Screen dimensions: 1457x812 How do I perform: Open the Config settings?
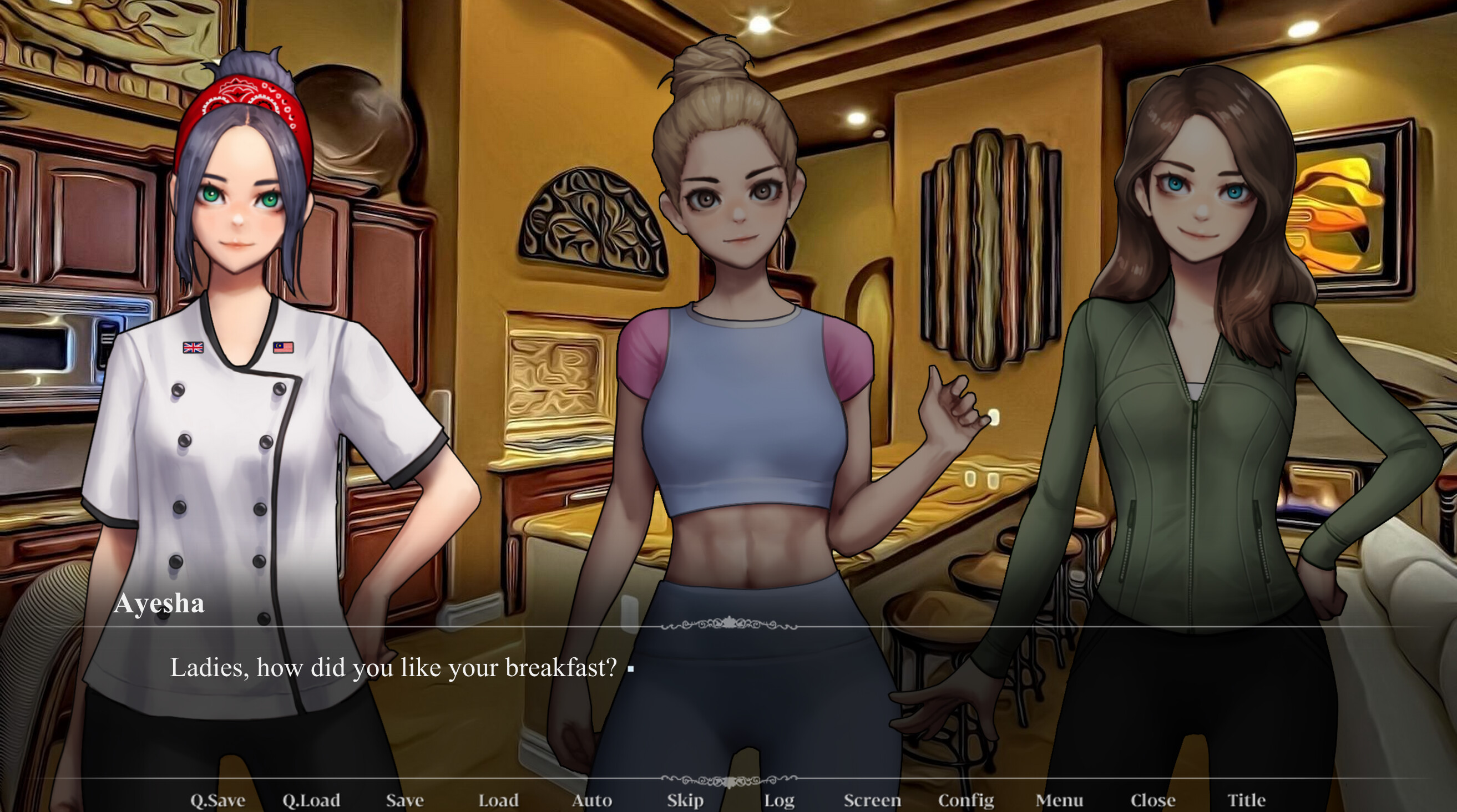[966, 800]
